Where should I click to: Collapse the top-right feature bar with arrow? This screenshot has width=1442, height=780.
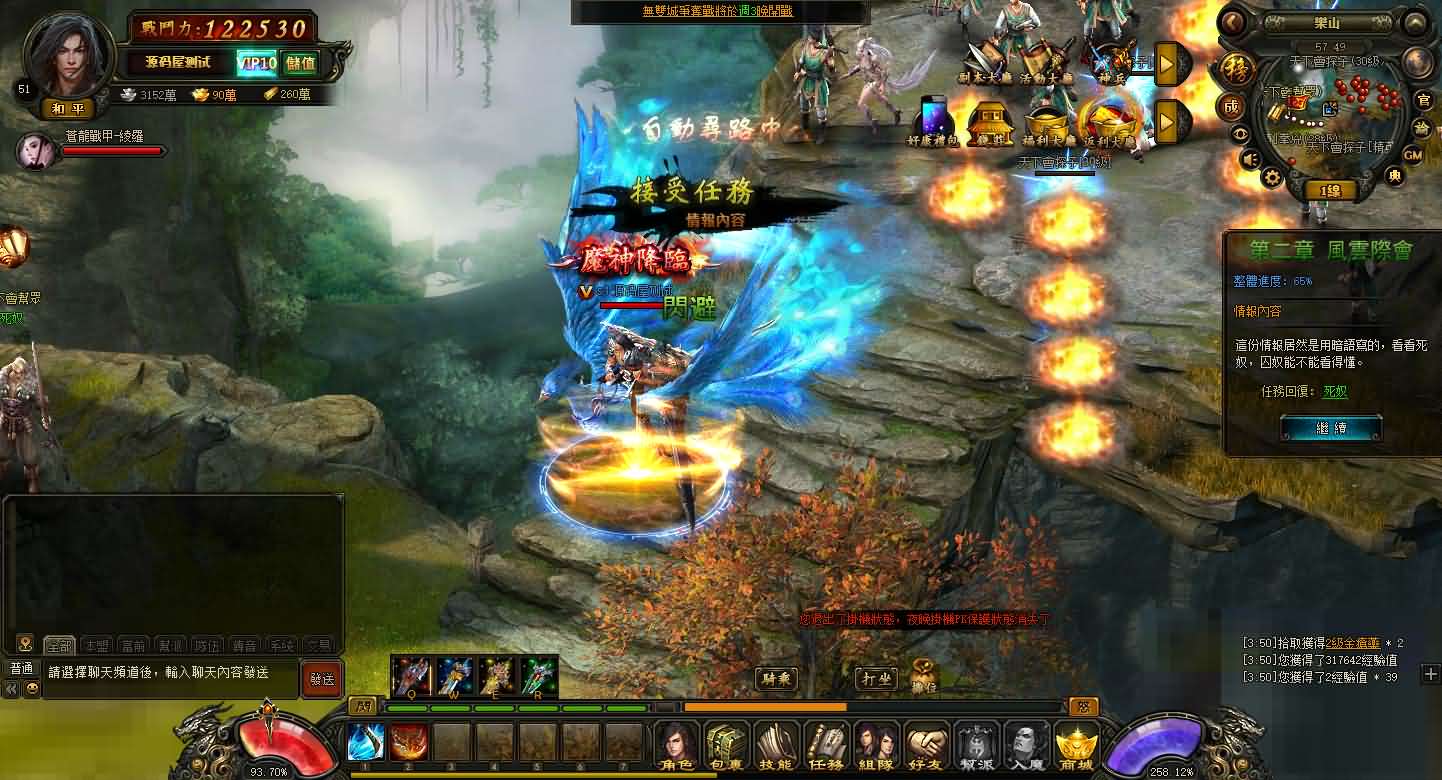[x=1168, y=63]
